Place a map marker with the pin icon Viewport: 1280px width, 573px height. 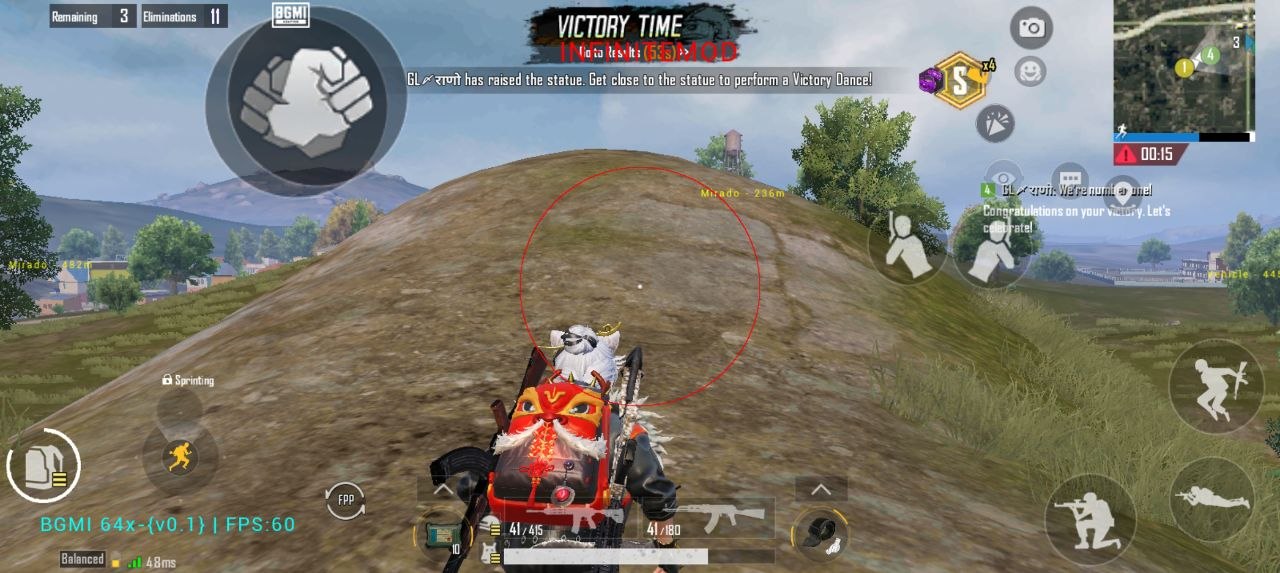click(x=1122, y=191)
